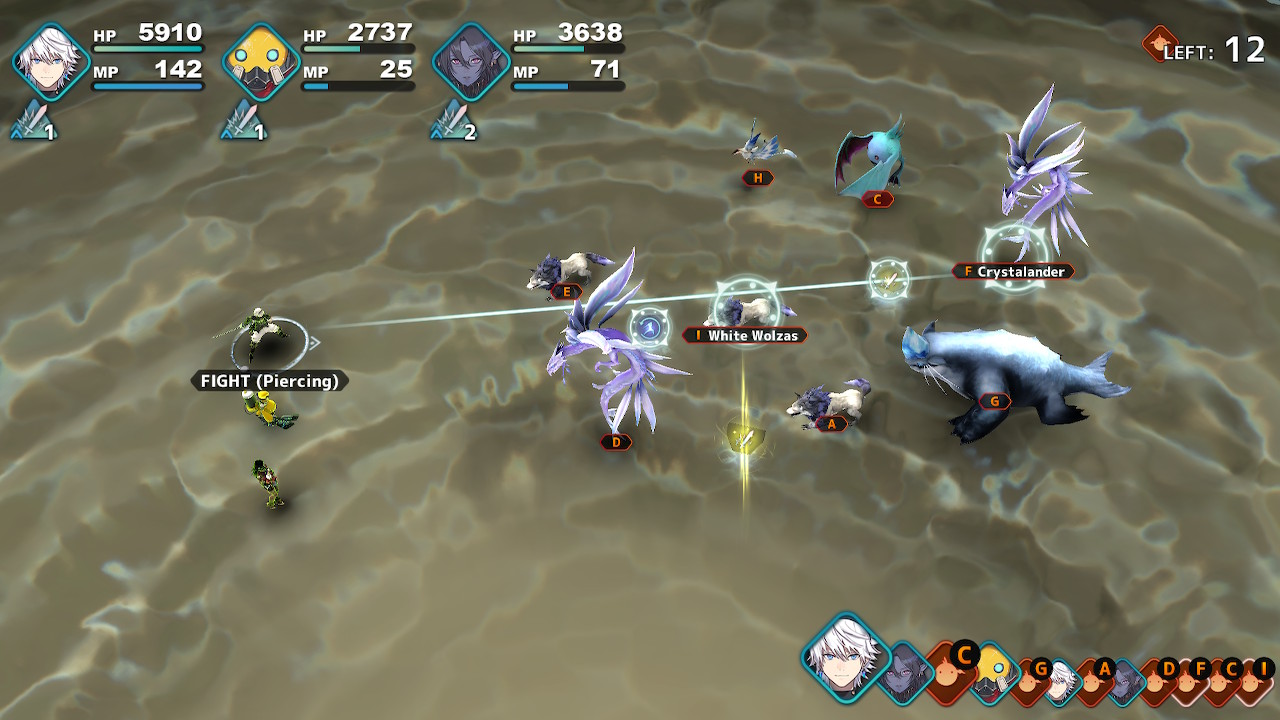This screenshot has width=1280, height=720.
Task: Target the Crystalander enemy label
Action: [x=1013, y=272]
